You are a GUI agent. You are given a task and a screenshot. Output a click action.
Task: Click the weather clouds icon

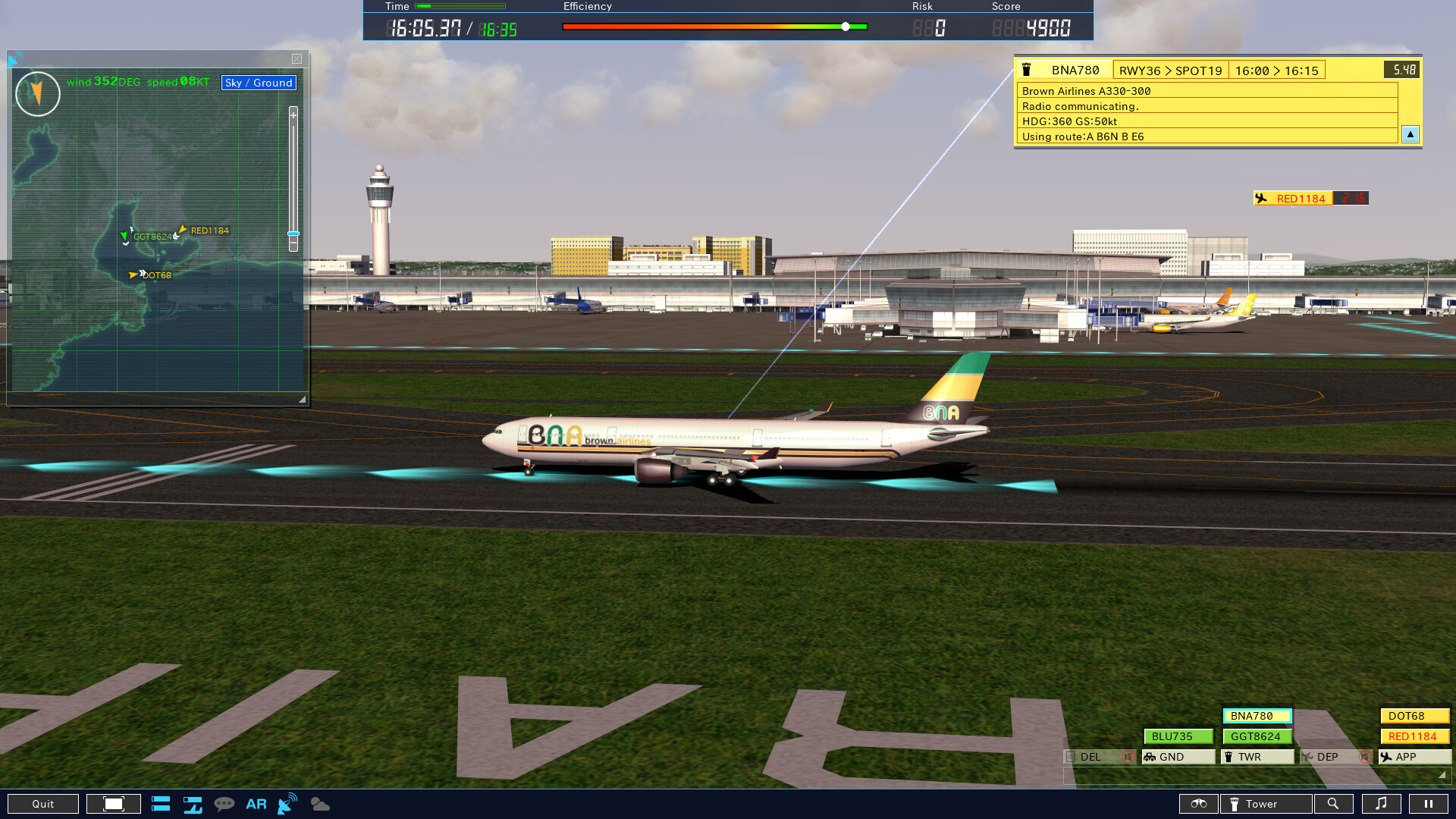click(x=318, y=804)
